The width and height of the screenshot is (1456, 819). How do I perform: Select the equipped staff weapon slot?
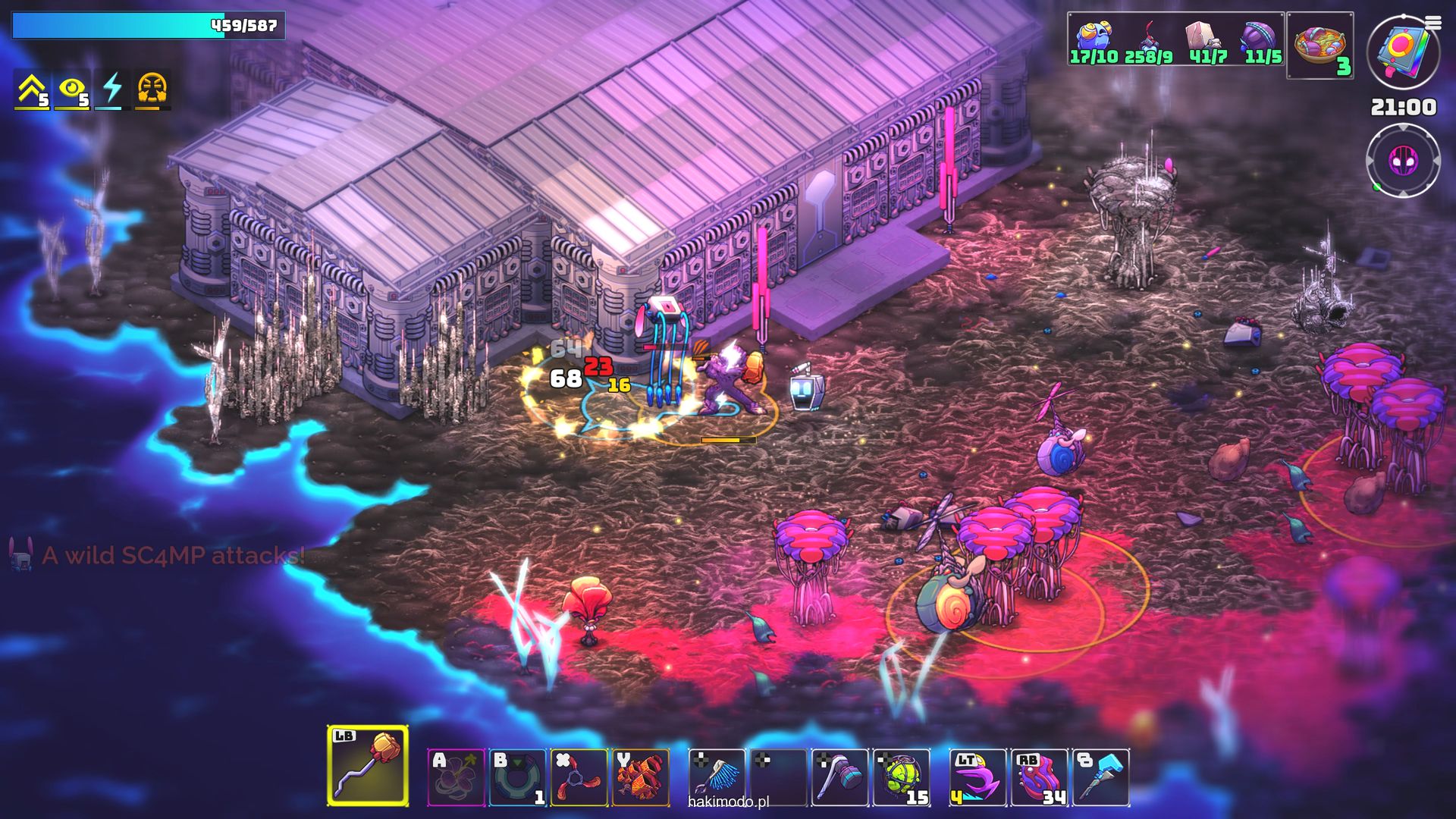pos(368,765)
